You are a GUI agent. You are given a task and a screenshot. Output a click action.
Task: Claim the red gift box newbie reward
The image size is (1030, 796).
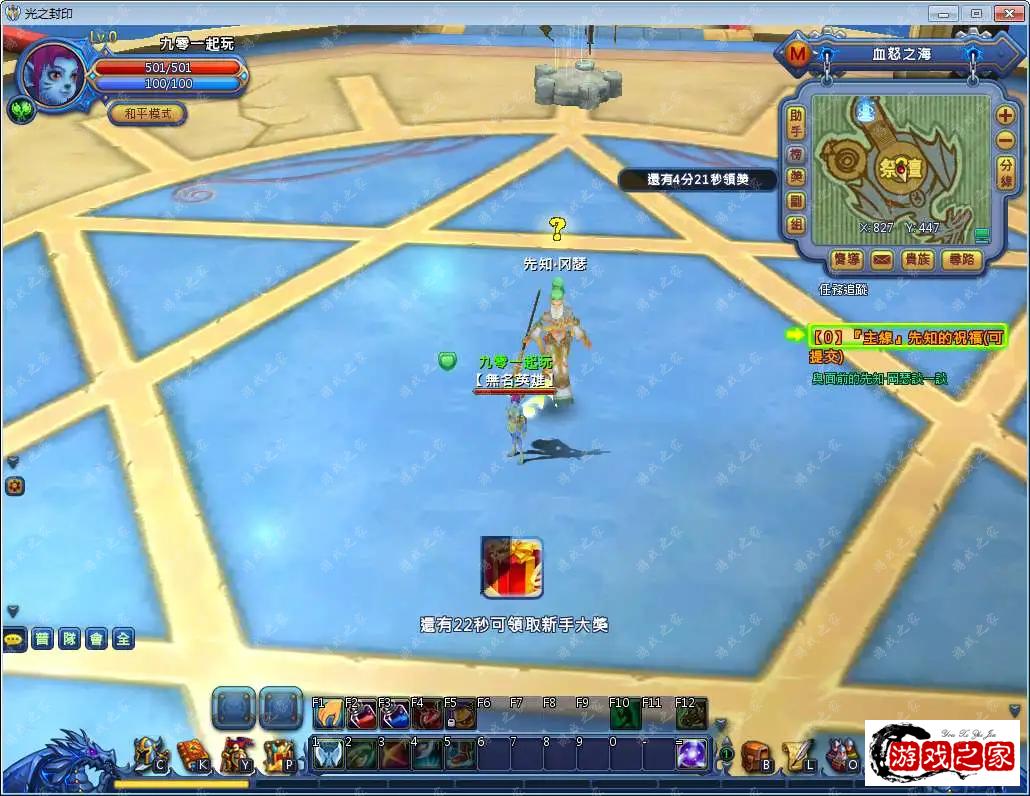coord(511,567)
